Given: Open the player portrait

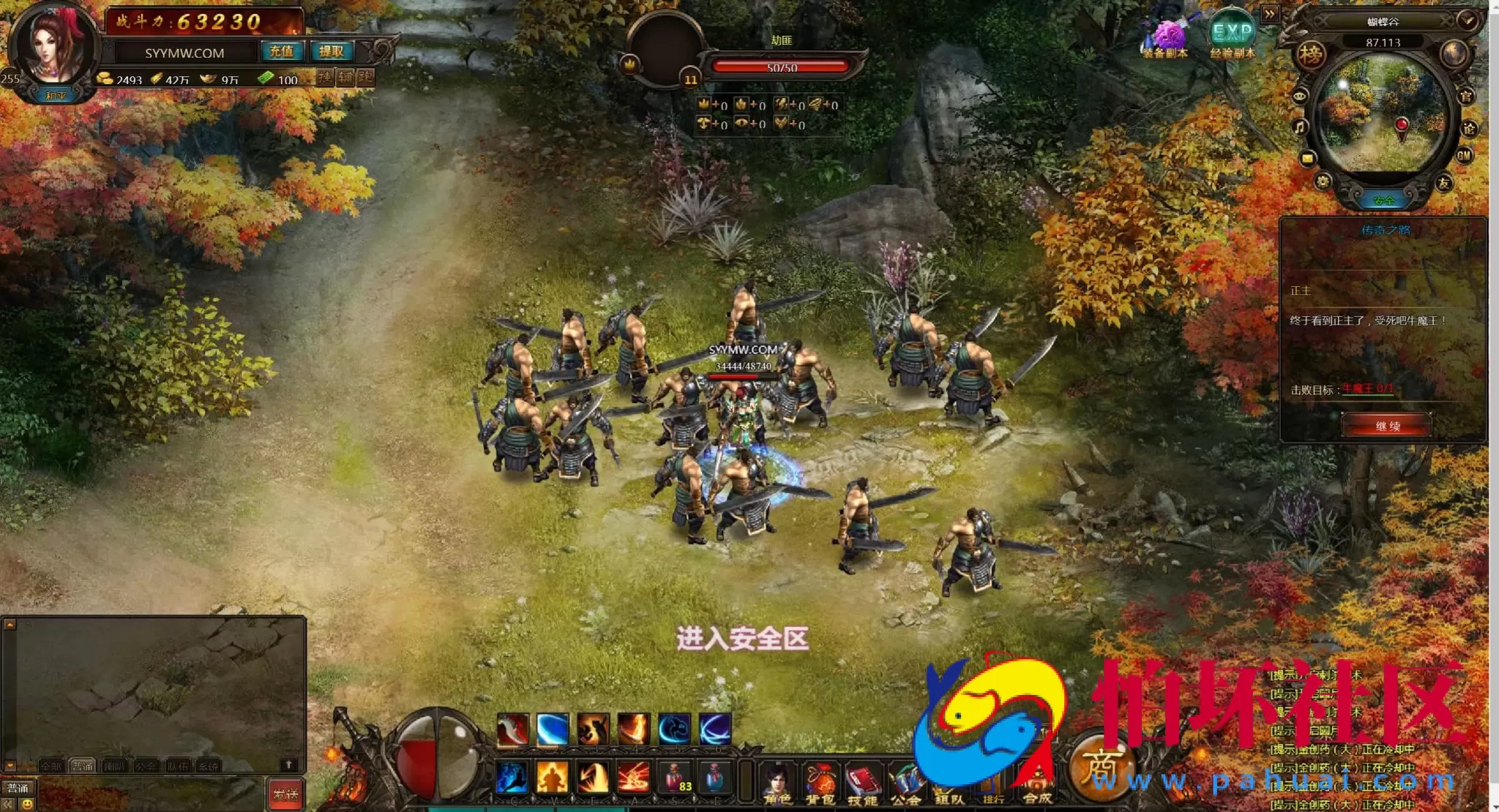Looking at the screenshot, I should [53, 45].
